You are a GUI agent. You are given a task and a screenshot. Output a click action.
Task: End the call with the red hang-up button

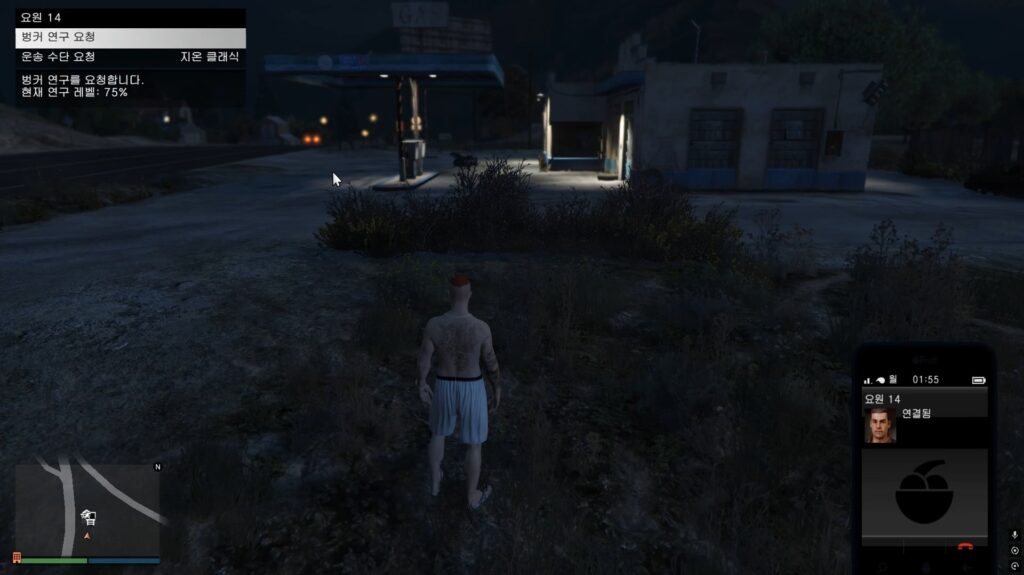[965, 547]
